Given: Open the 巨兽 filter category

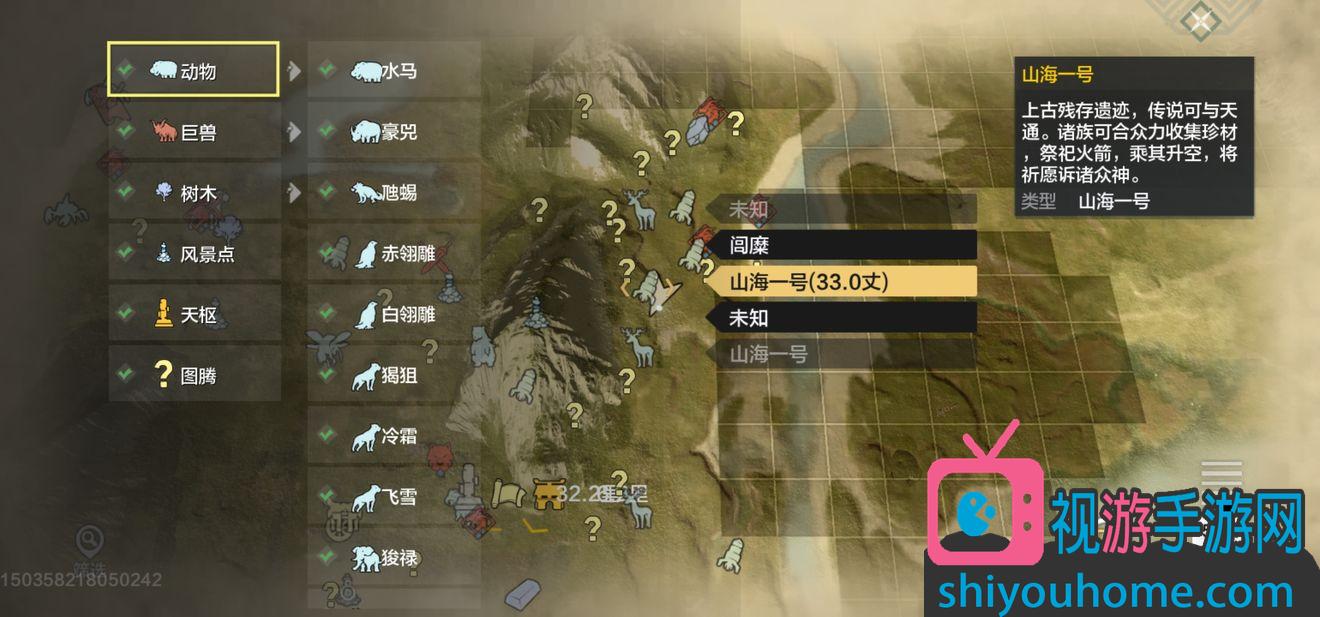Looking at the screenshot, I should (x=193, y=131).
